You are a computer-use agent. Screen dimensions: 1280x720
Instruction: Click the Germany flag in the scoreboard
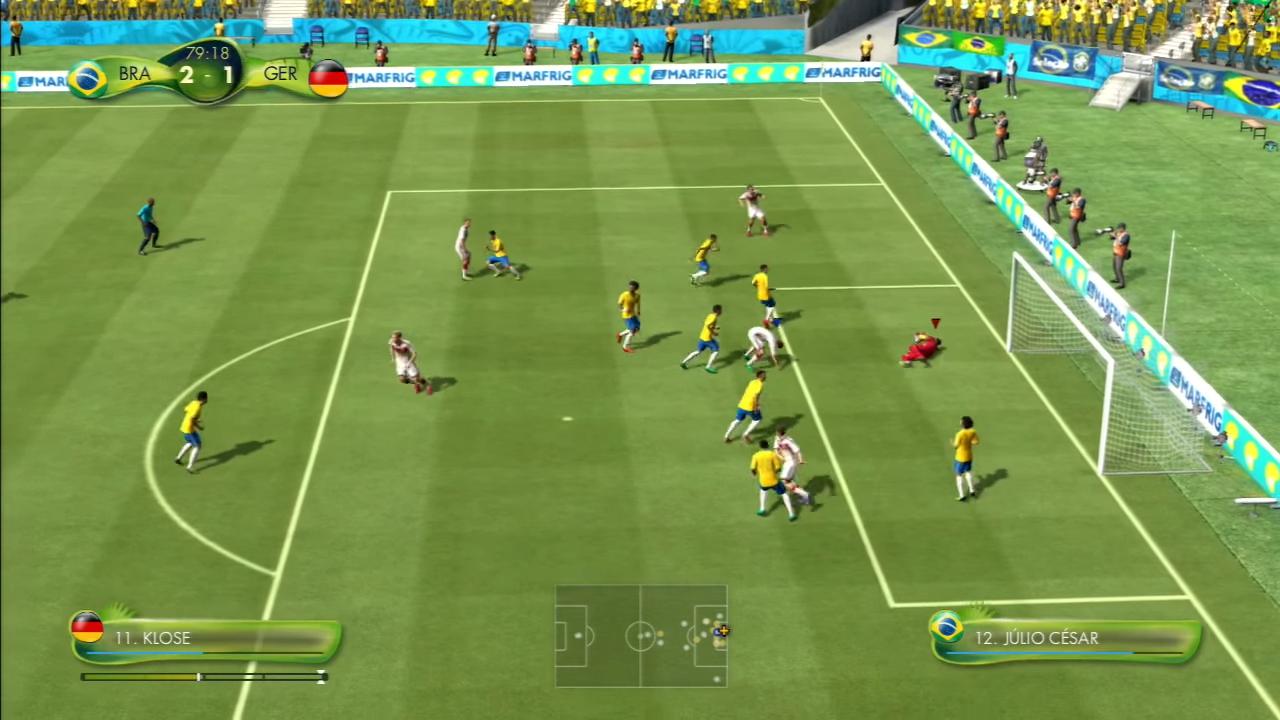(x=327, y=75)
